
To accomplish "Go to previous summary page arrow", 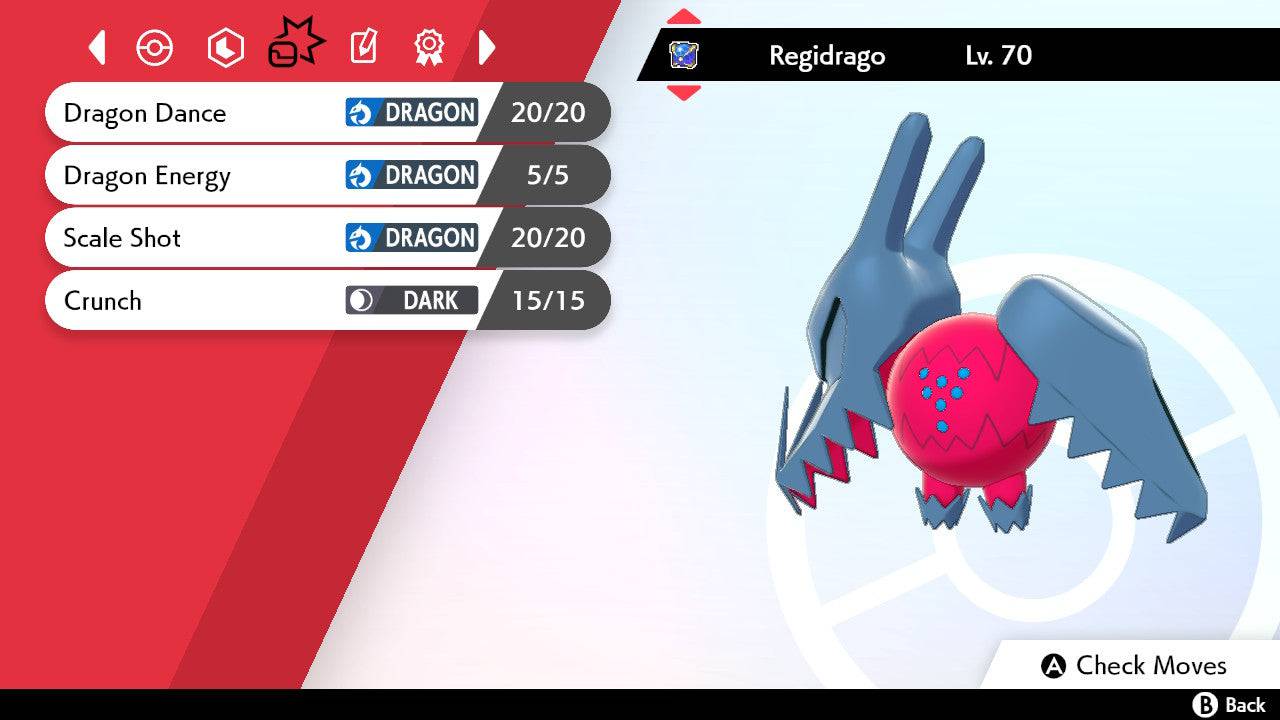I will tap(97, 47).
